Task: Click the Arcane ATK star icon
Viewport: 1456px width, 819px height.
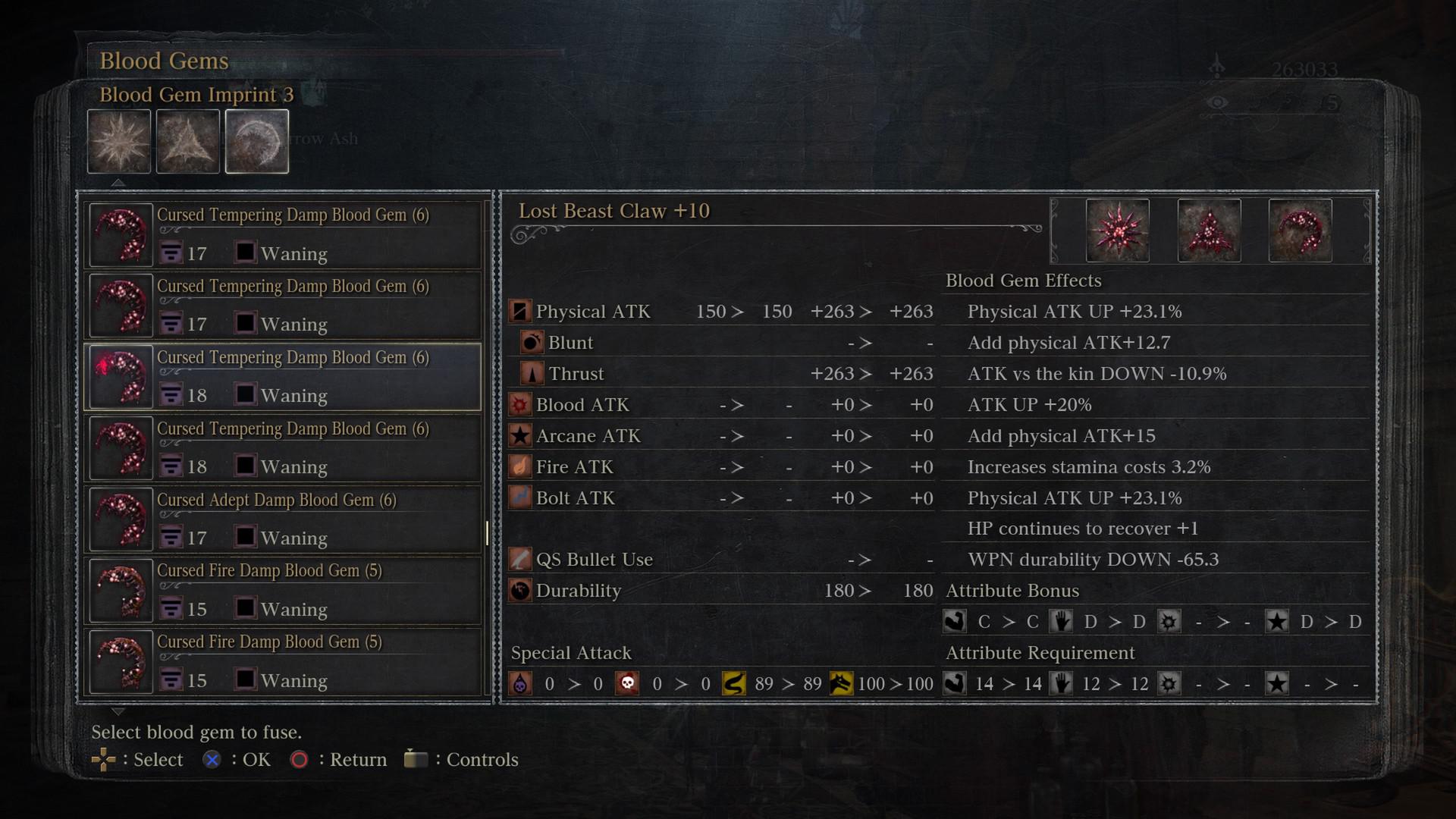Action: point(520,435)
